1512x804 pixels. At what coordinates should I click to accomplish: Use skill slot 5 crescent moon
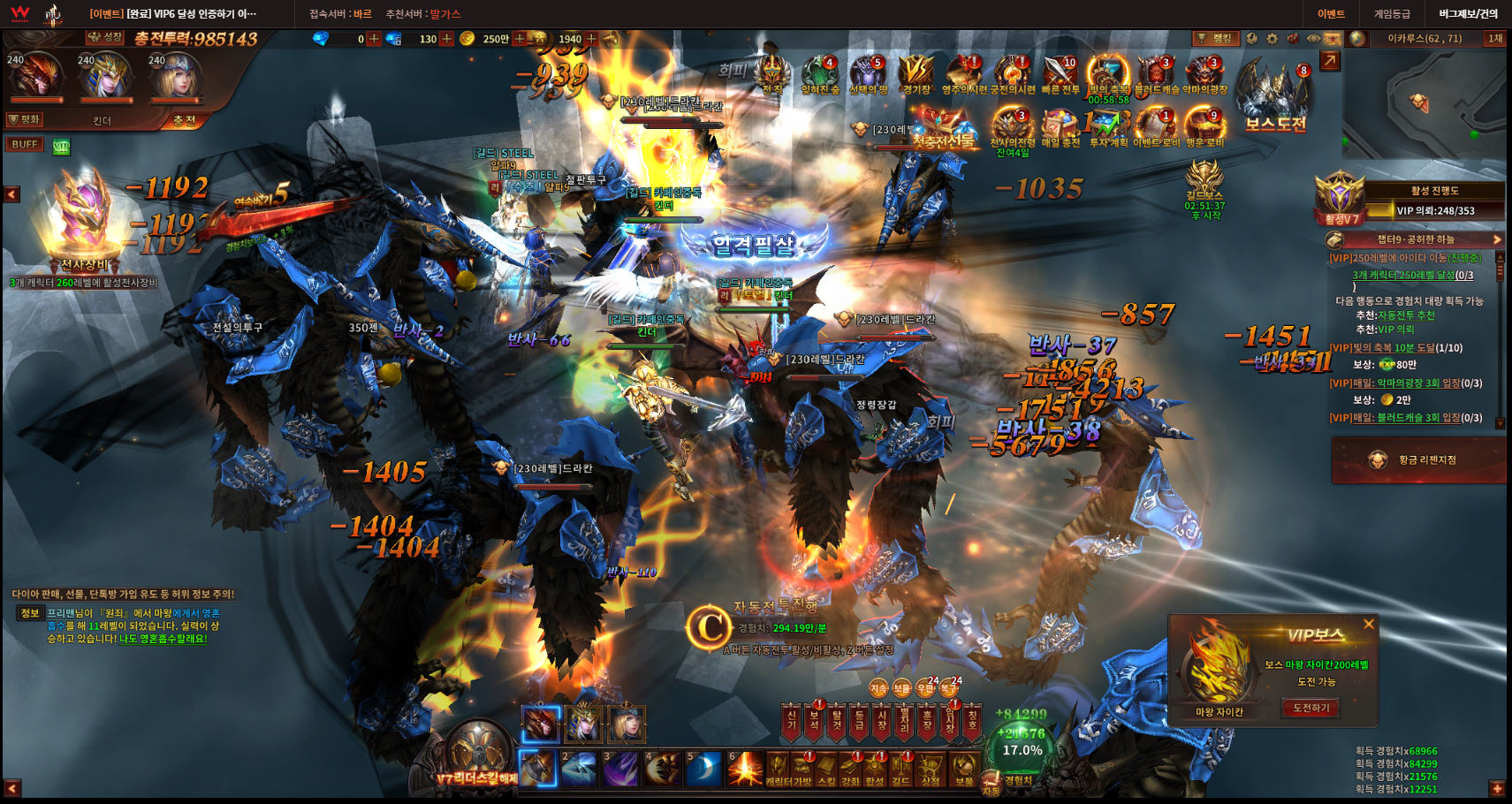(x=704, y=769)
